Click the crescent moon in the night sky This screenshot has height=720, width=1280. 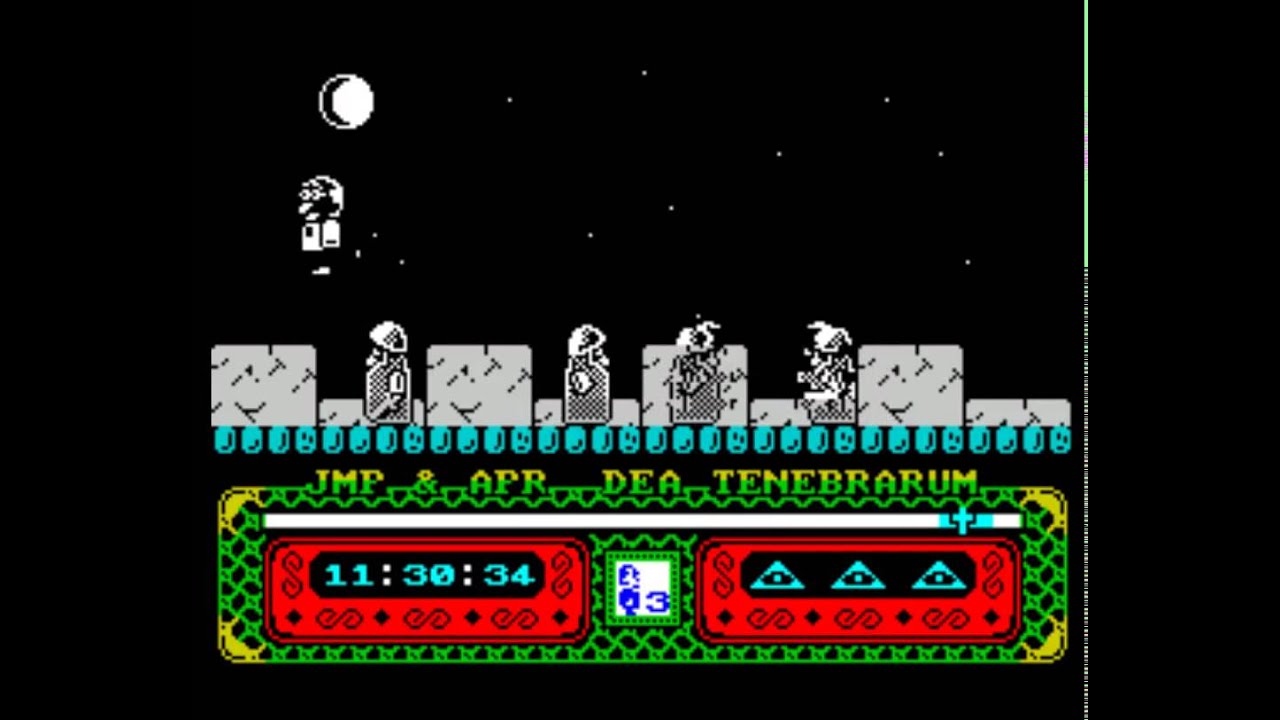coord(347,100)
